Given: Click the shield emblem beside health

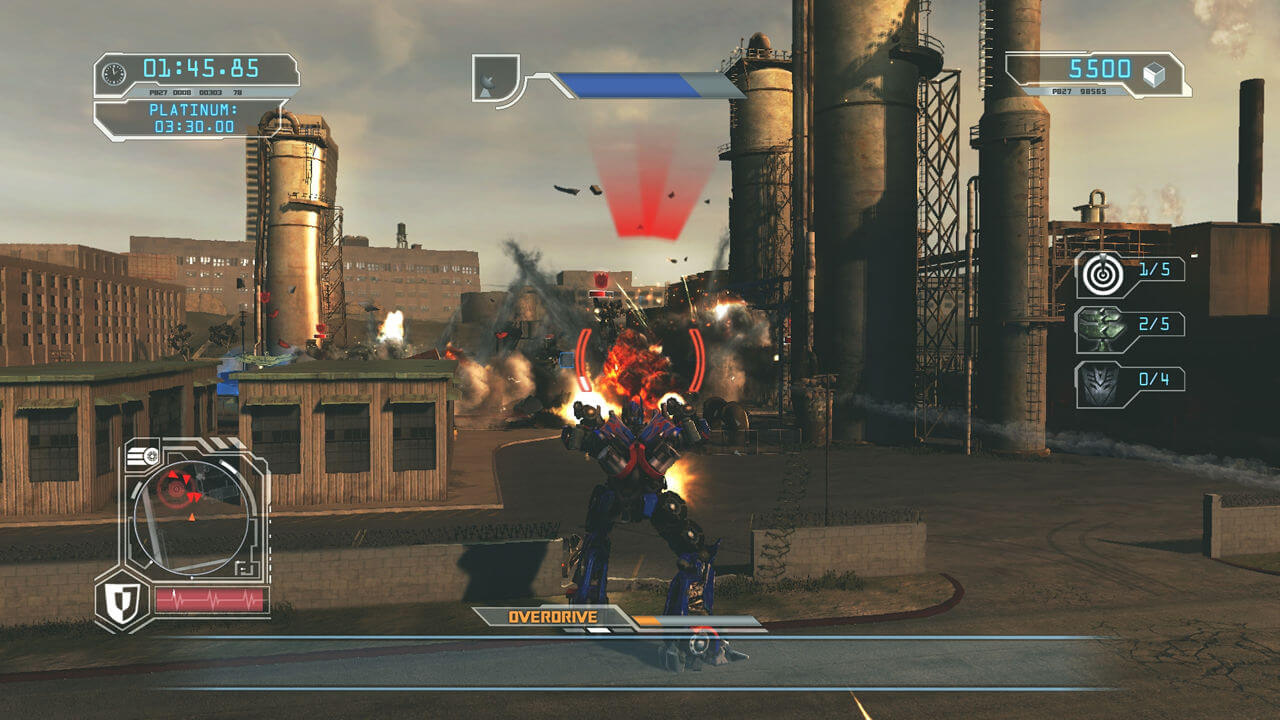Looking at the screenshot, I should click(121, 602).
